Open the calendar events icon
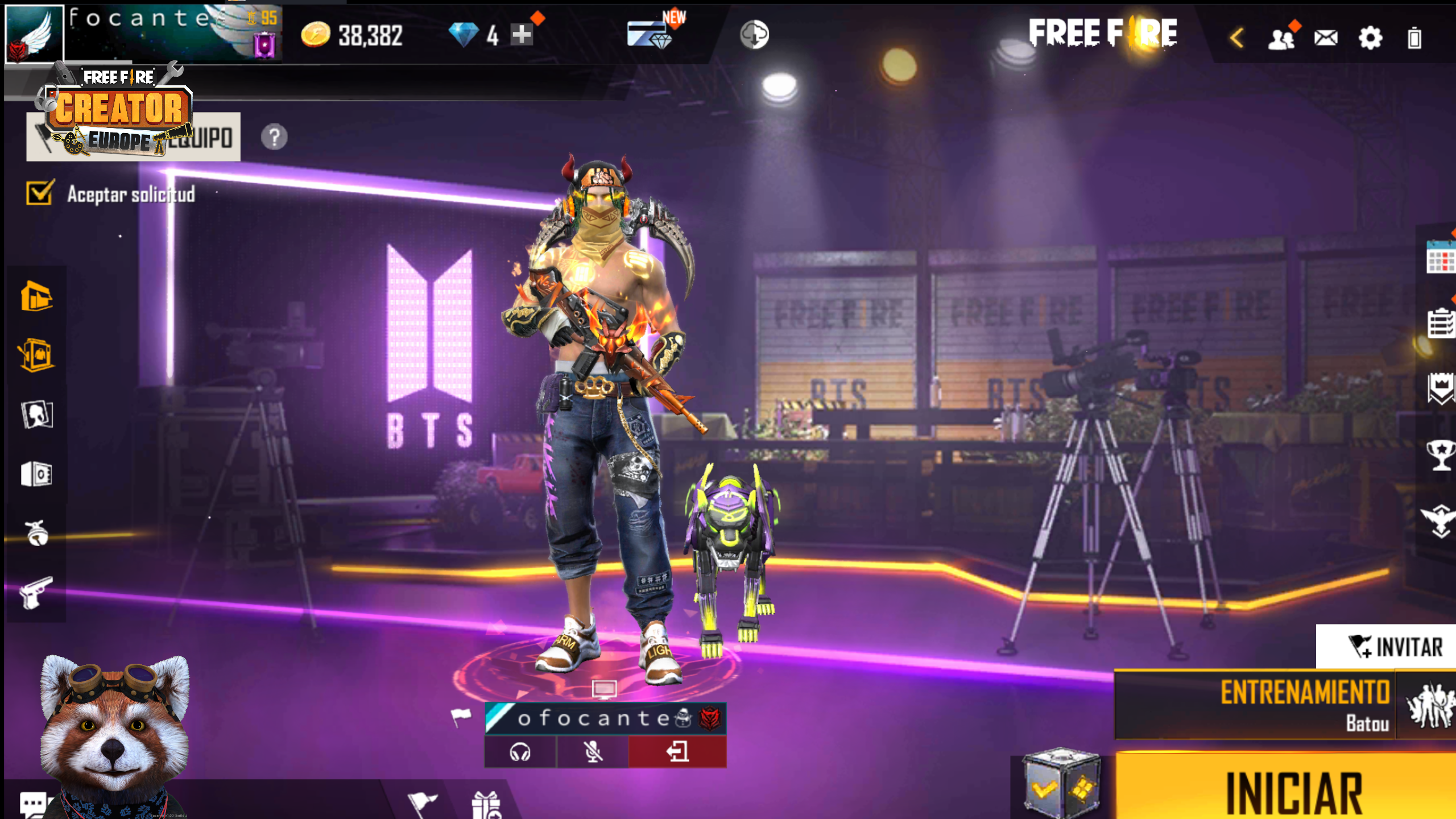The height and width of the screenshot is (819, 1456). 1440,260
